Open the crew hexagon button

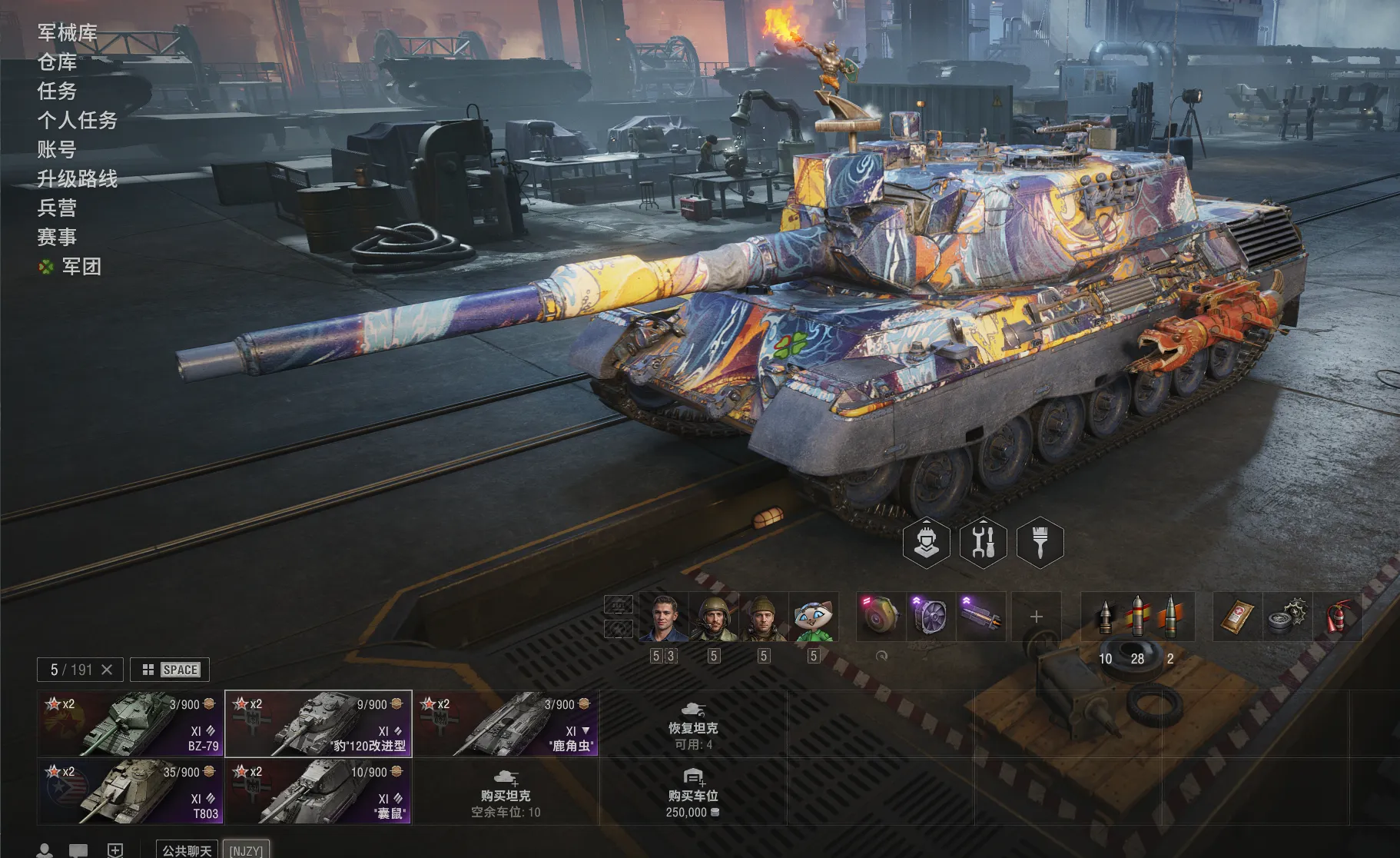(926, 542)
